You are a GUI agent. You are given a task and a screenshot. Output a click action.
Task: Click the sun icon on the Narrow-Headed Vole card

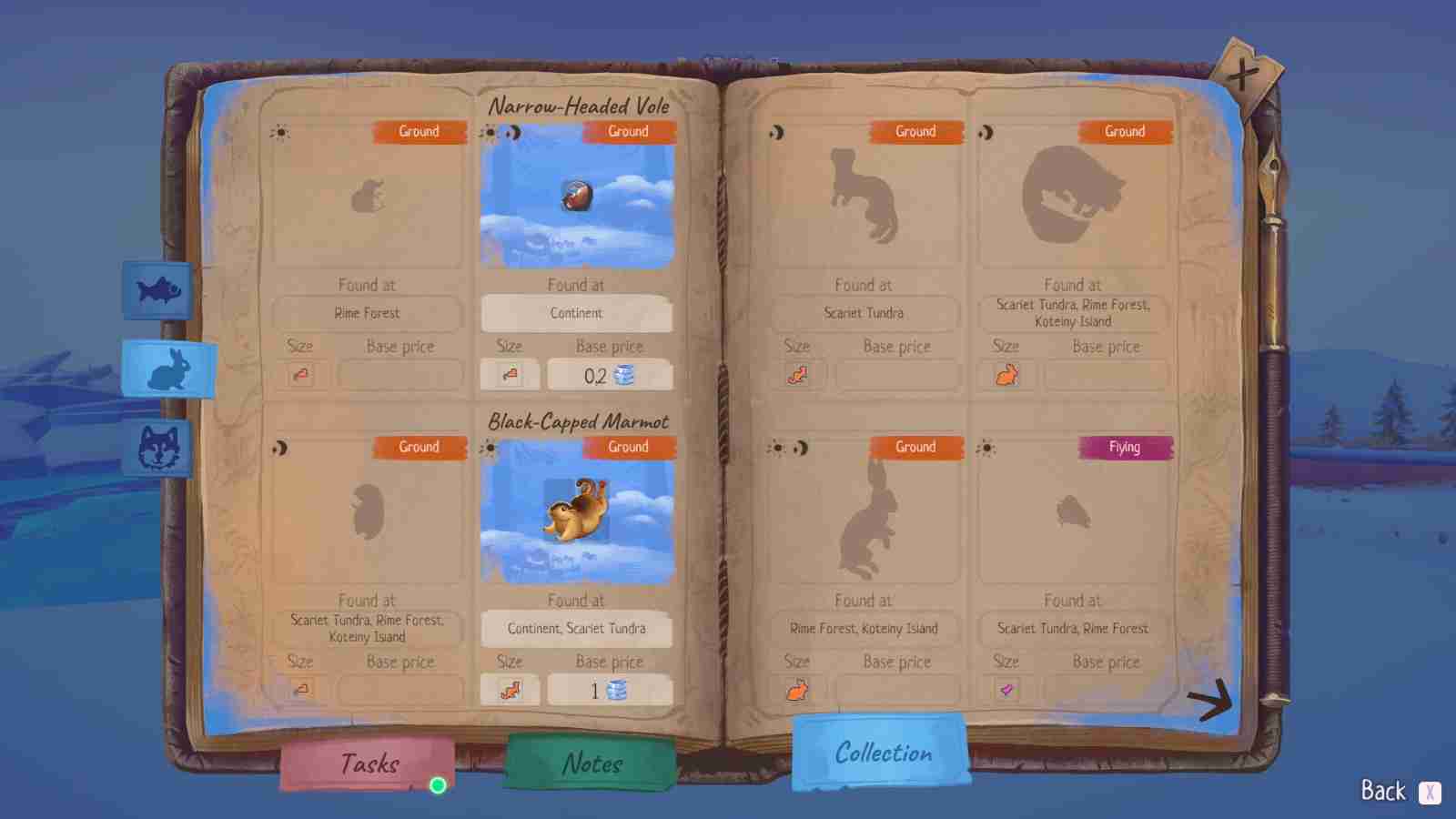coord(490,132)
